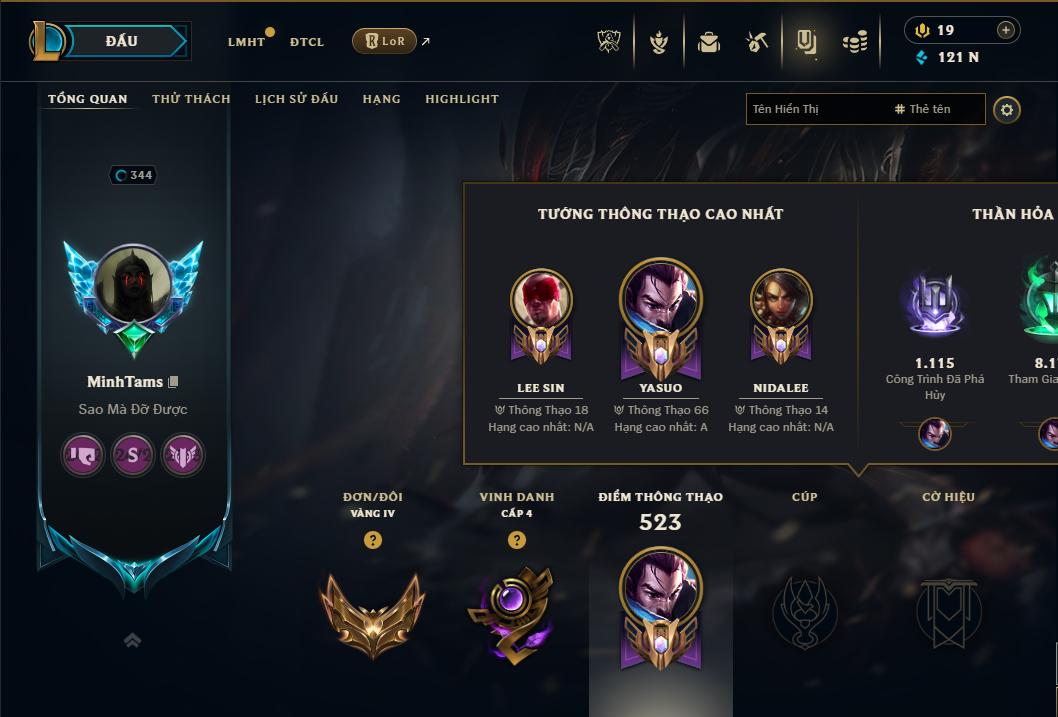The image size is (1058, 717).
Task: Switch to the HẠNG tab
Action: (381, 99)
